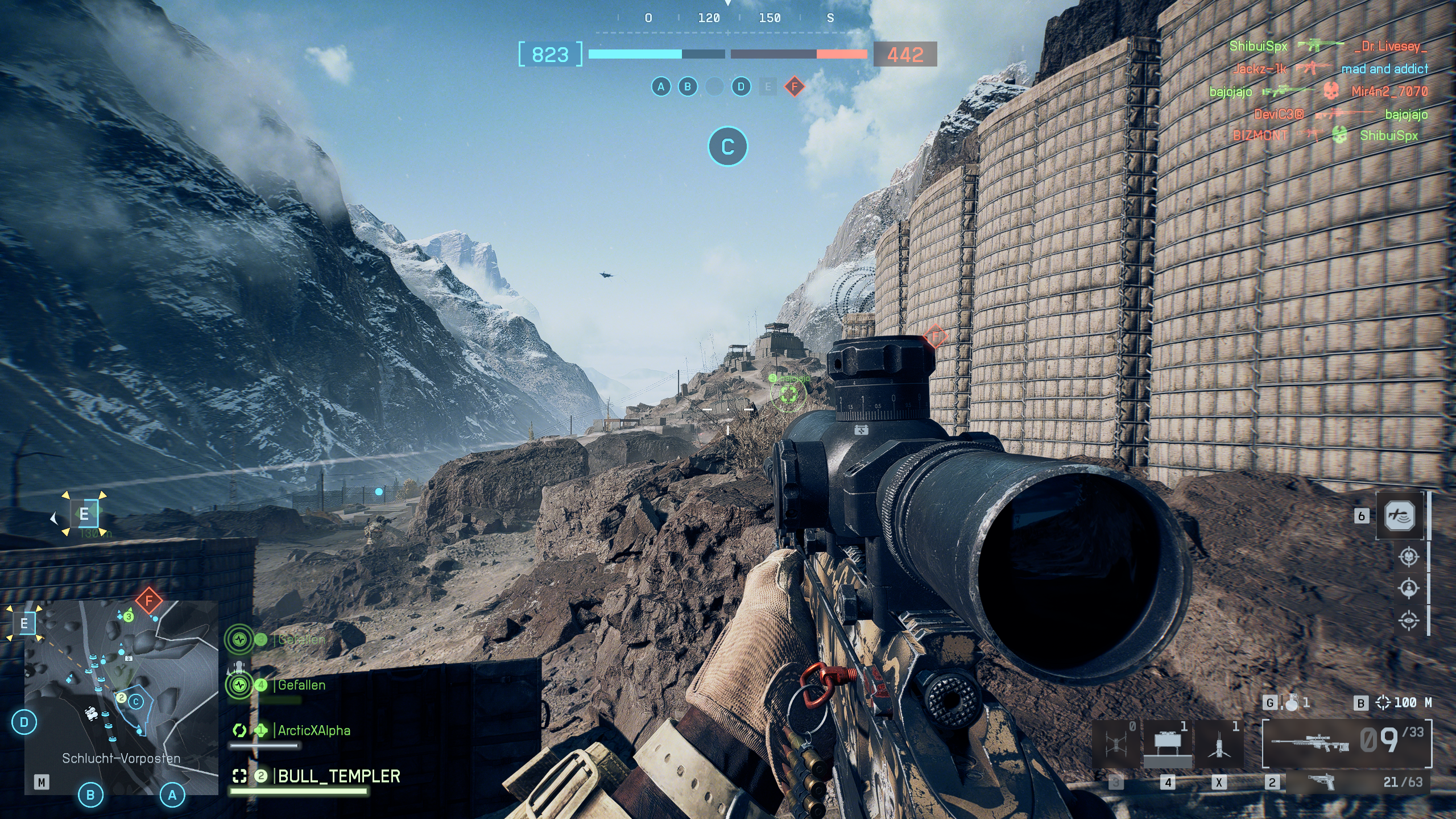Click the _Dr. Livesey_ kill feed entry
This screenshot has width=1456, height=819.
pos(1391,46)
